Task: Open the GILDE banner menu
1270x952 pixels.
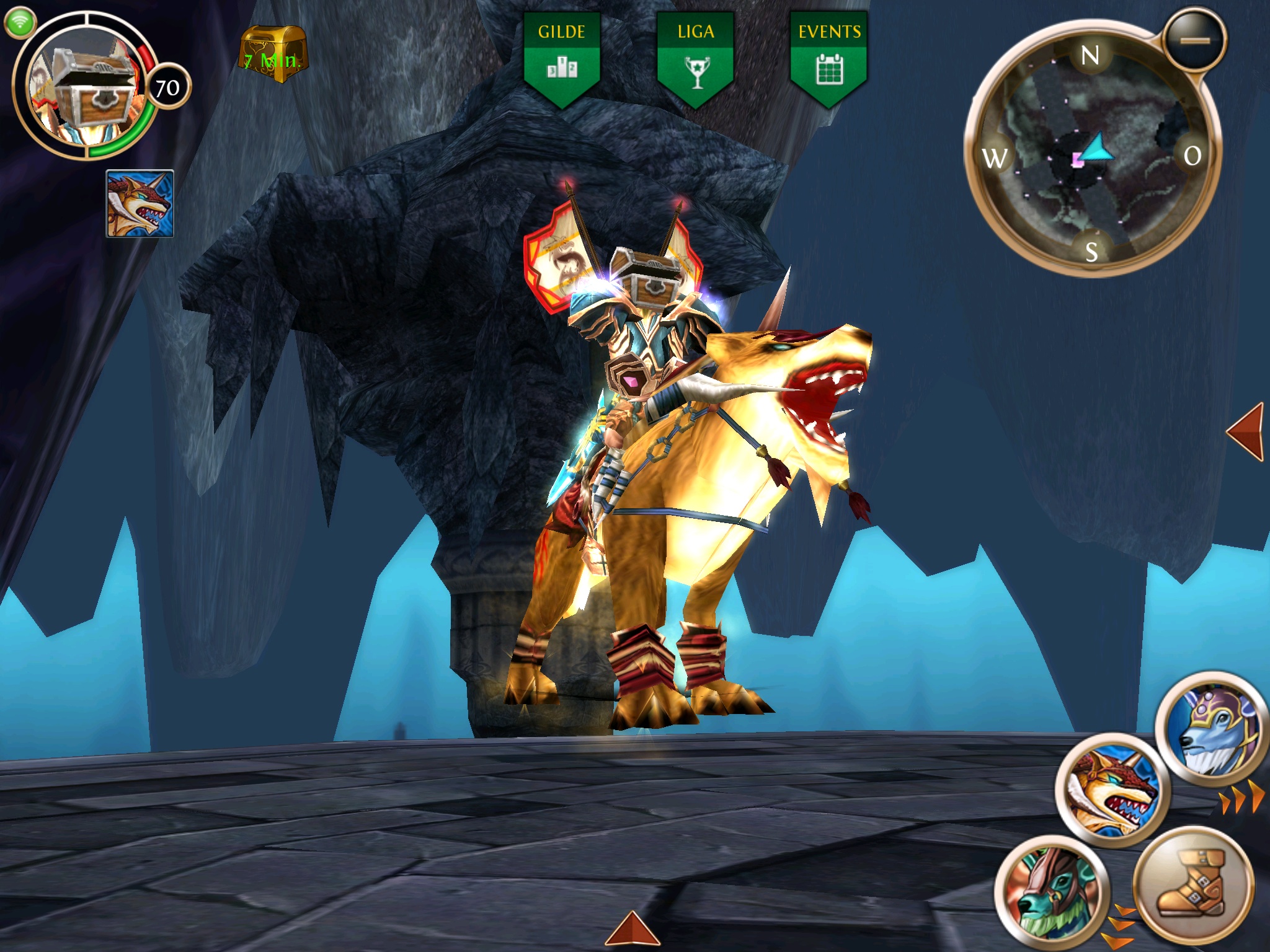Action: pos(561,59)
